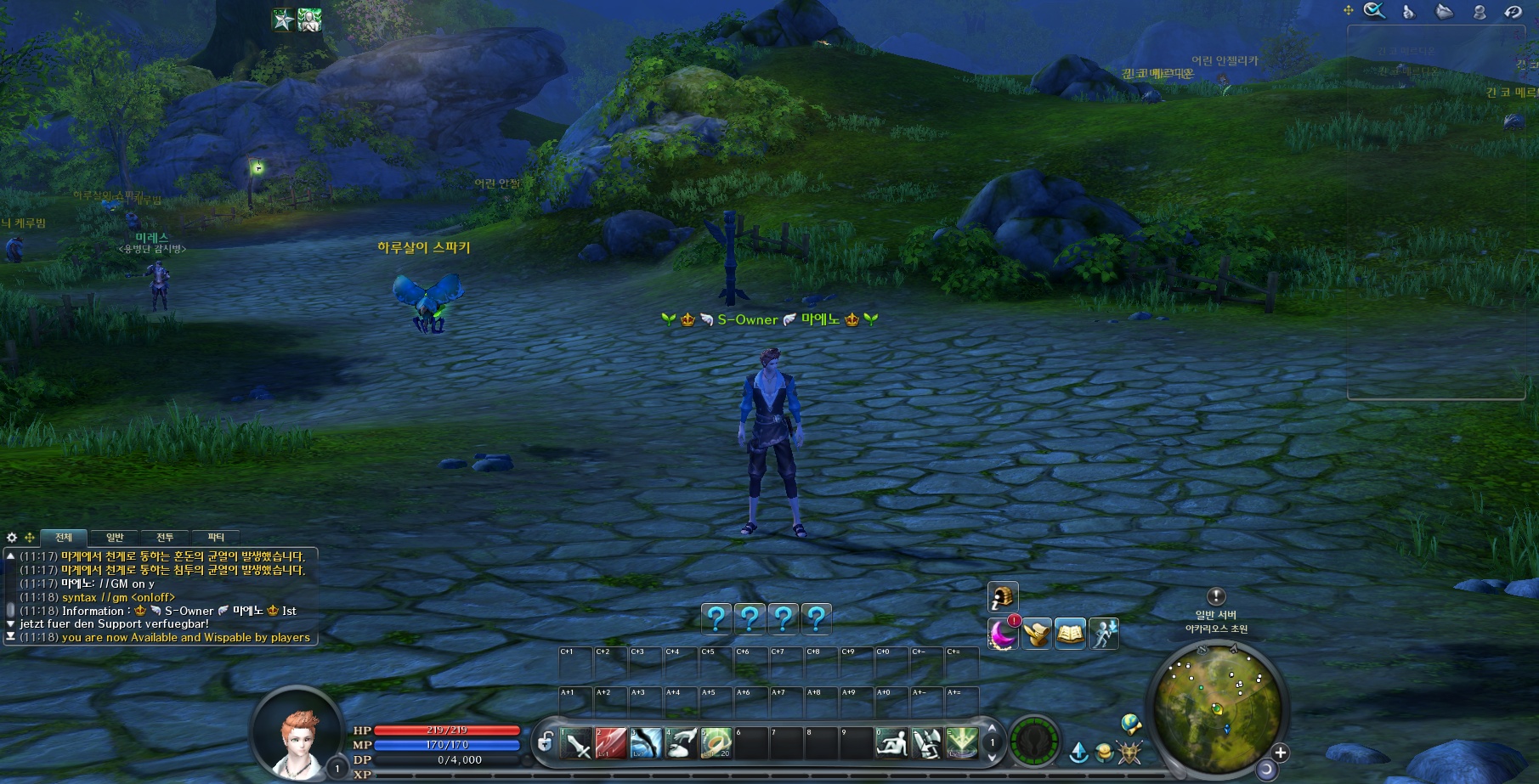This screenshot has height=784, width=1539.
Task: Toggle the hotbar padlock
Action: click(x=546, y=742)
